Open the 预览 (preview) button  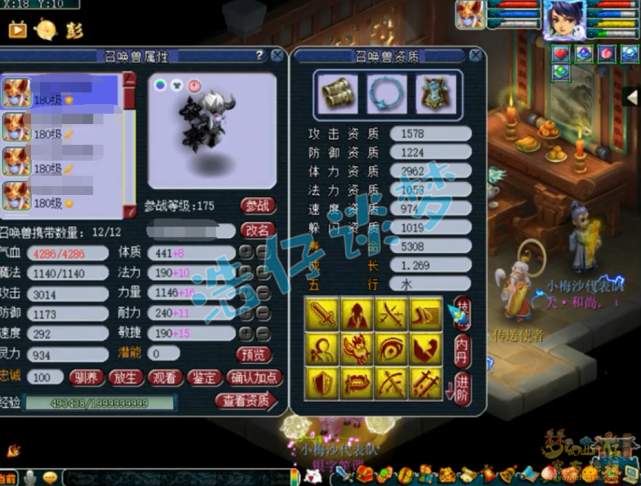point(252,354)
